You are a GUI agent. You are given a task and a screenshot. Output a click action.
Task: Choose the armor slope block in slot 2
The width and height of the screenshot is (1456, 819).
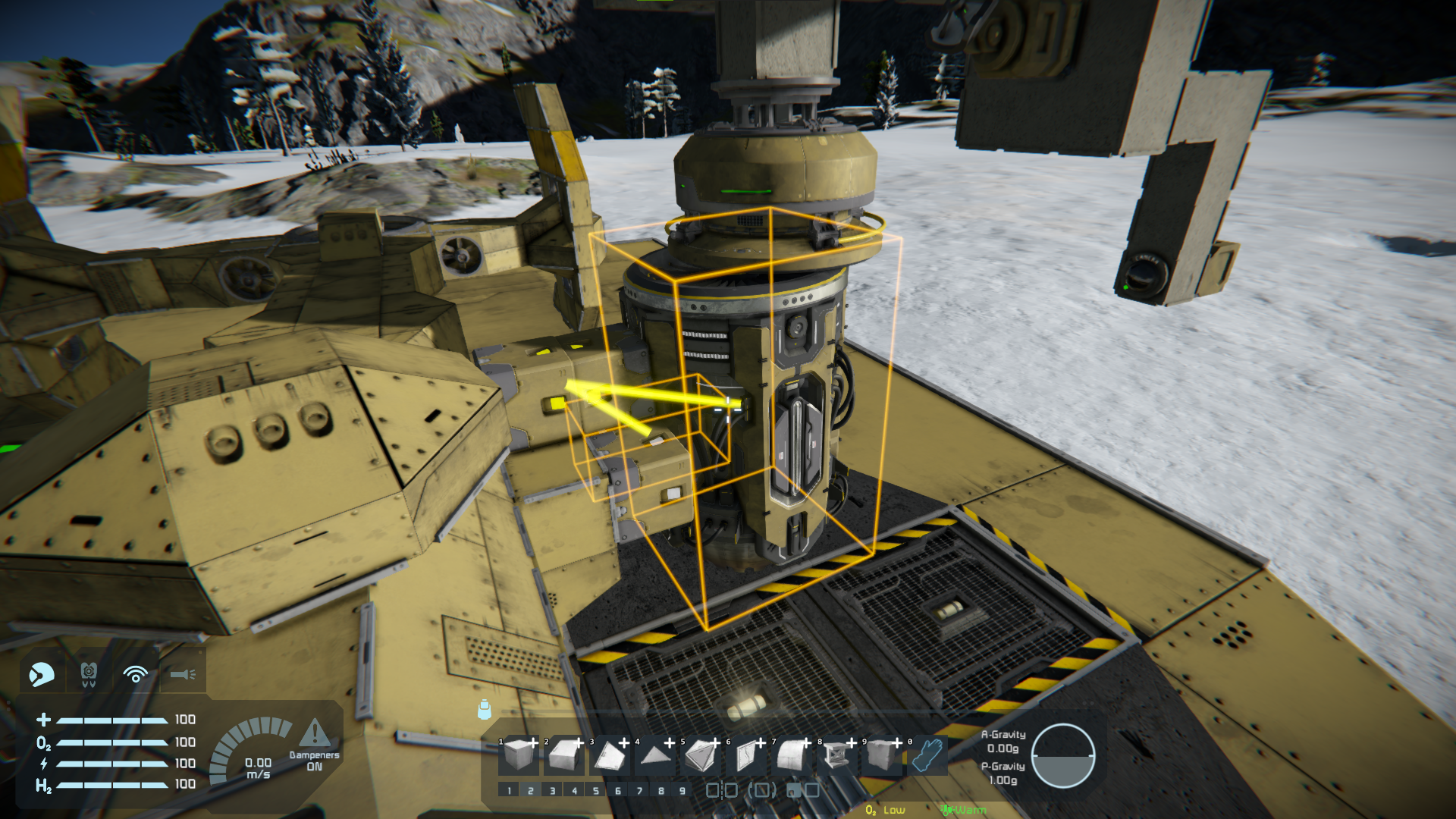tap(565, 755)
